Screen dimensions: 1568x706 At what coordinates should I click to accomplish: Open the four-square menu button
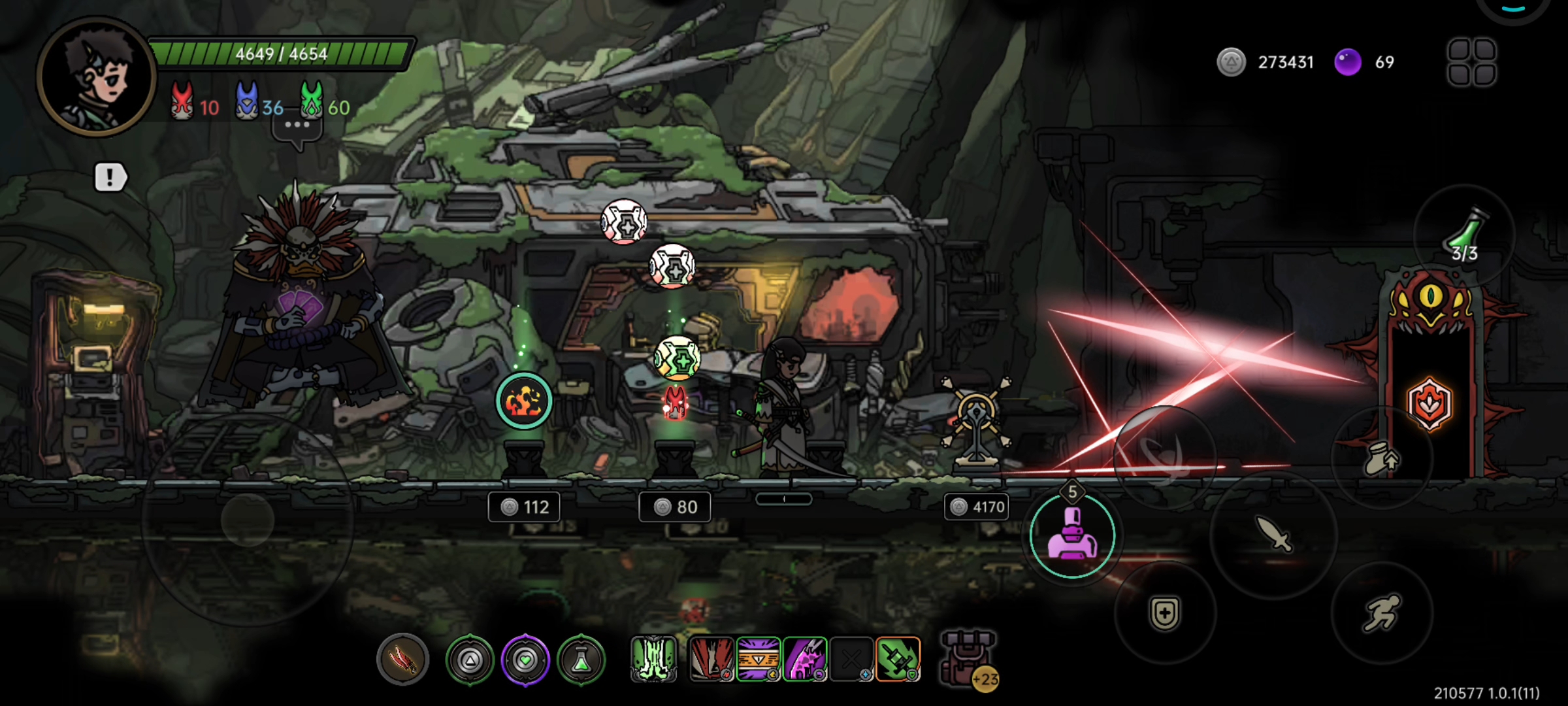point(1471,63)
